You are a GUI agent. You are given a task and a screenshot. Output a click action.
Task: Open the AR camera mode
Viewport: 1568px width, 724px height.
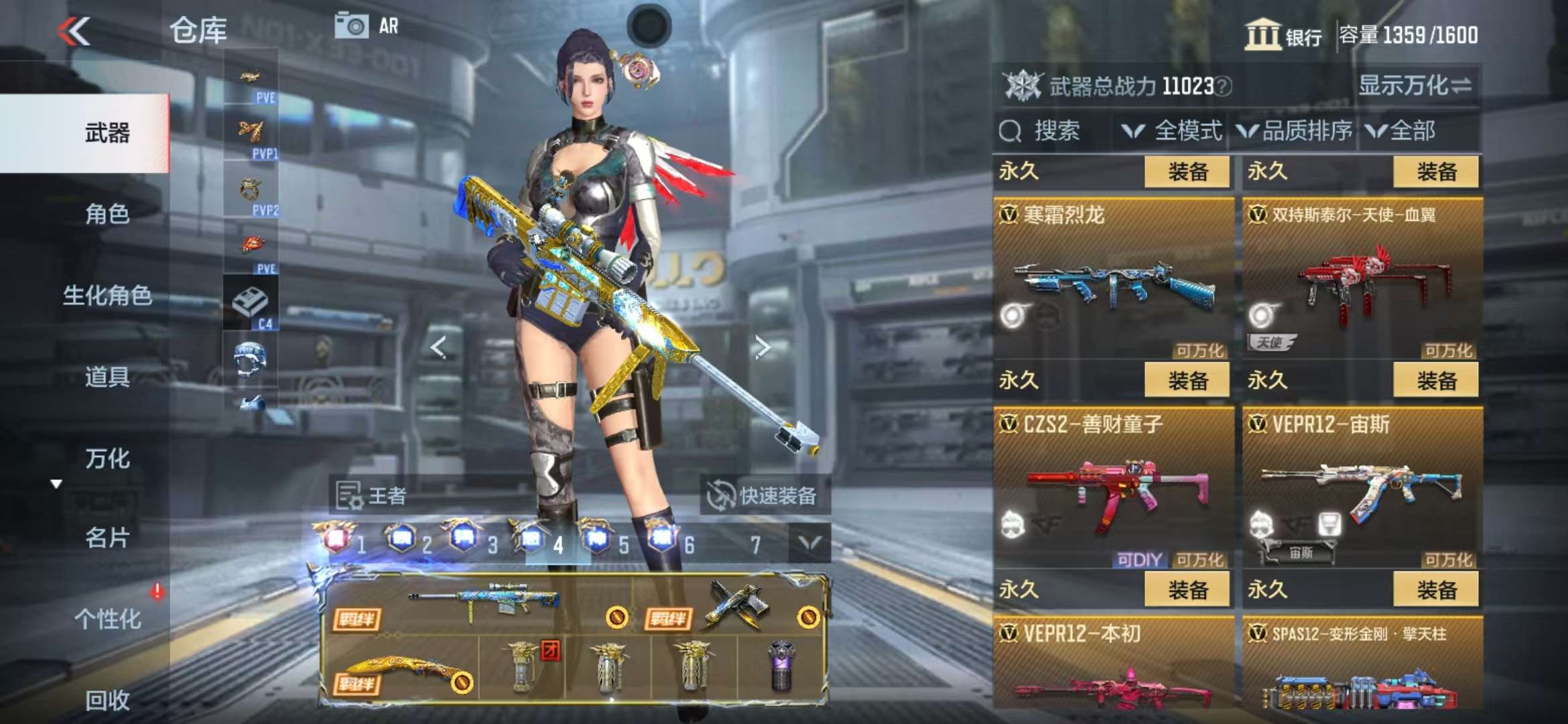367,26
